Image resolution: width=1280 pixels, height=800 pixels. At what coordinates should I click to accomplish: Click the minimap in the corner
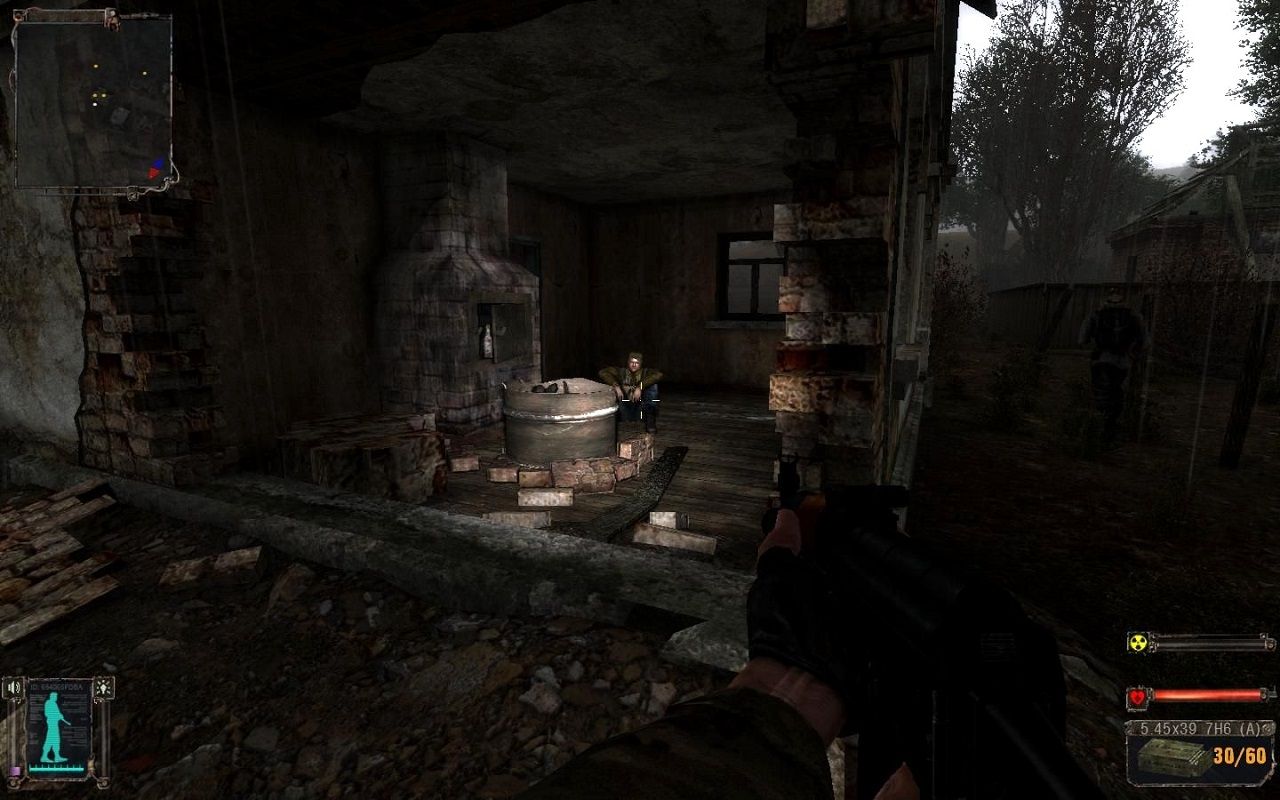[x=93, y=102]
